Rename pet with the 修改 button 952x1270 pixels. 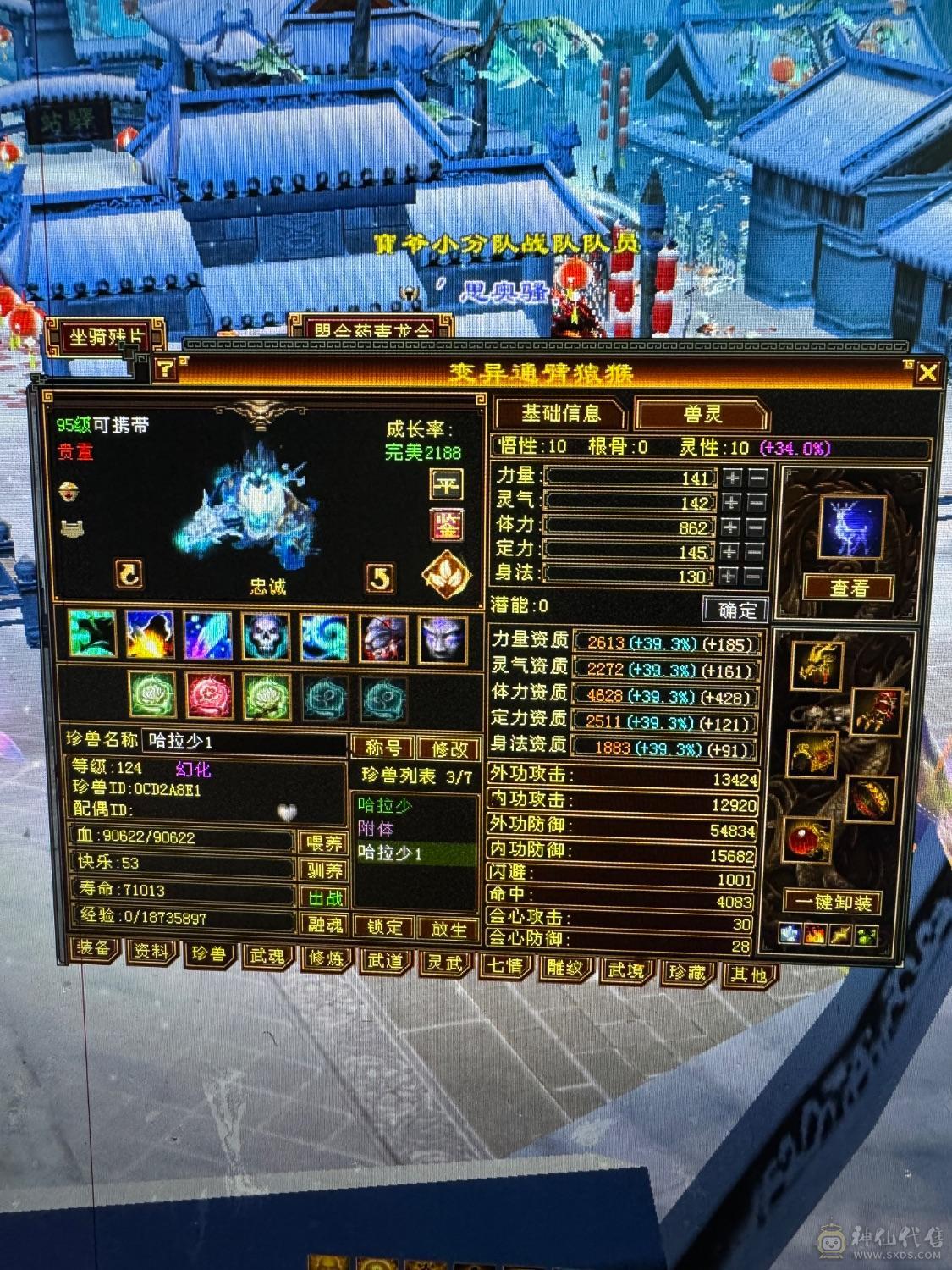(x=449, y=748)
